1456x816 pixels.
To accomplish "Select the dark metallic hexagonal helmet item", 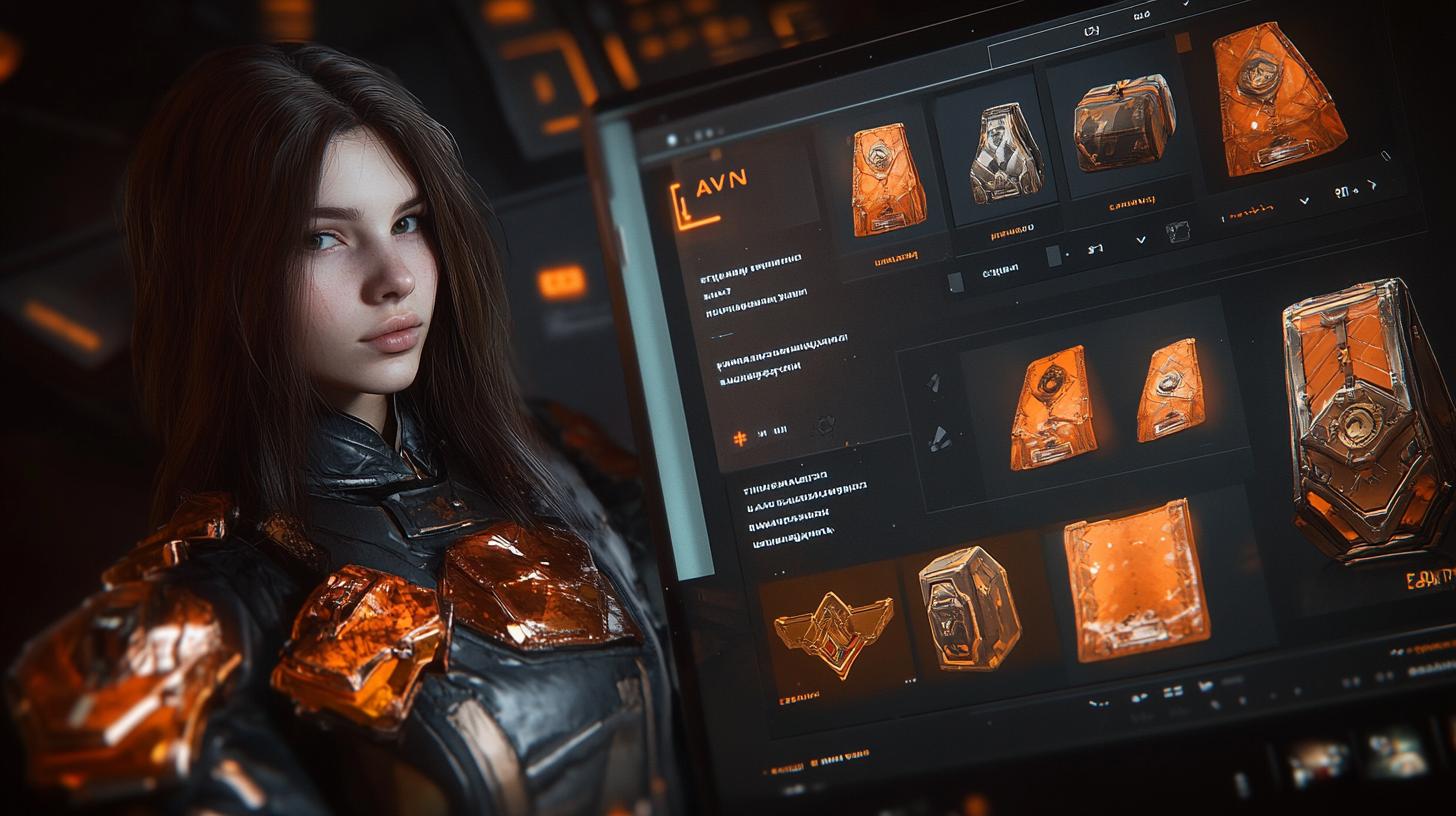I will (x=968, y=606).
